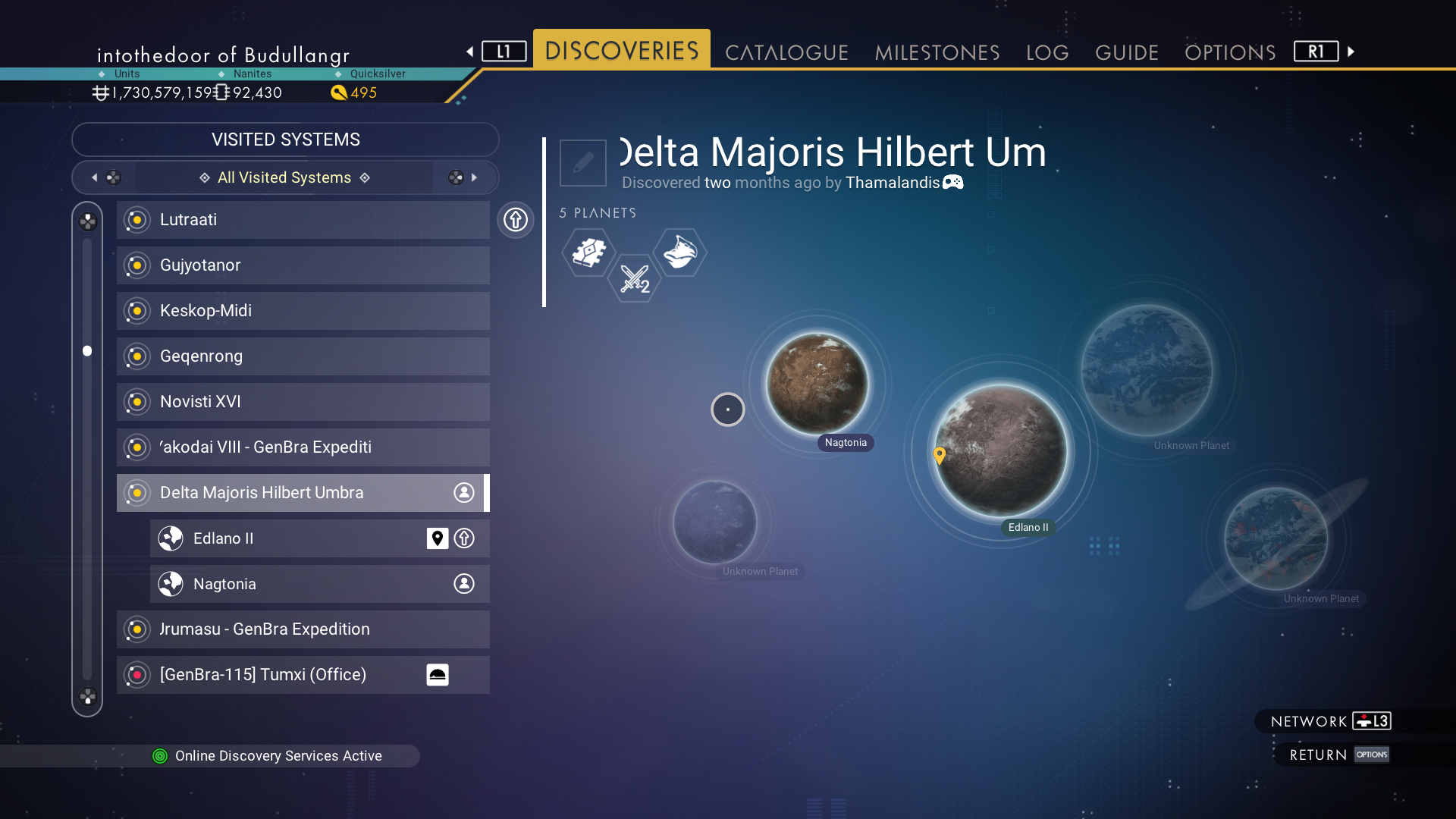Select Delta Majoris Hilbert Umbra row

(303, 493)
